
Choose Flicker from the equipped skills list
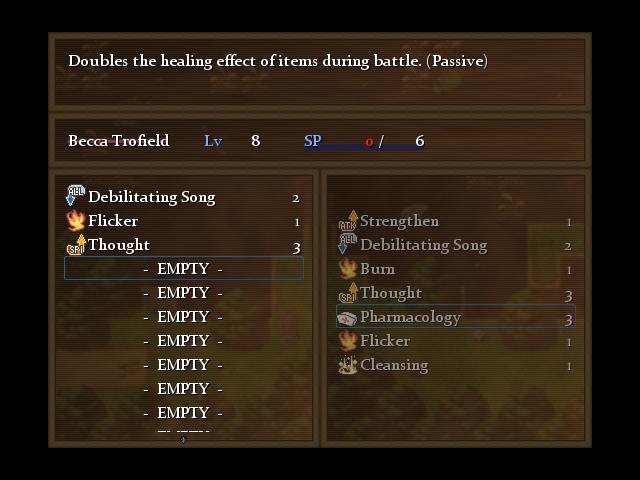pos(113,221)
